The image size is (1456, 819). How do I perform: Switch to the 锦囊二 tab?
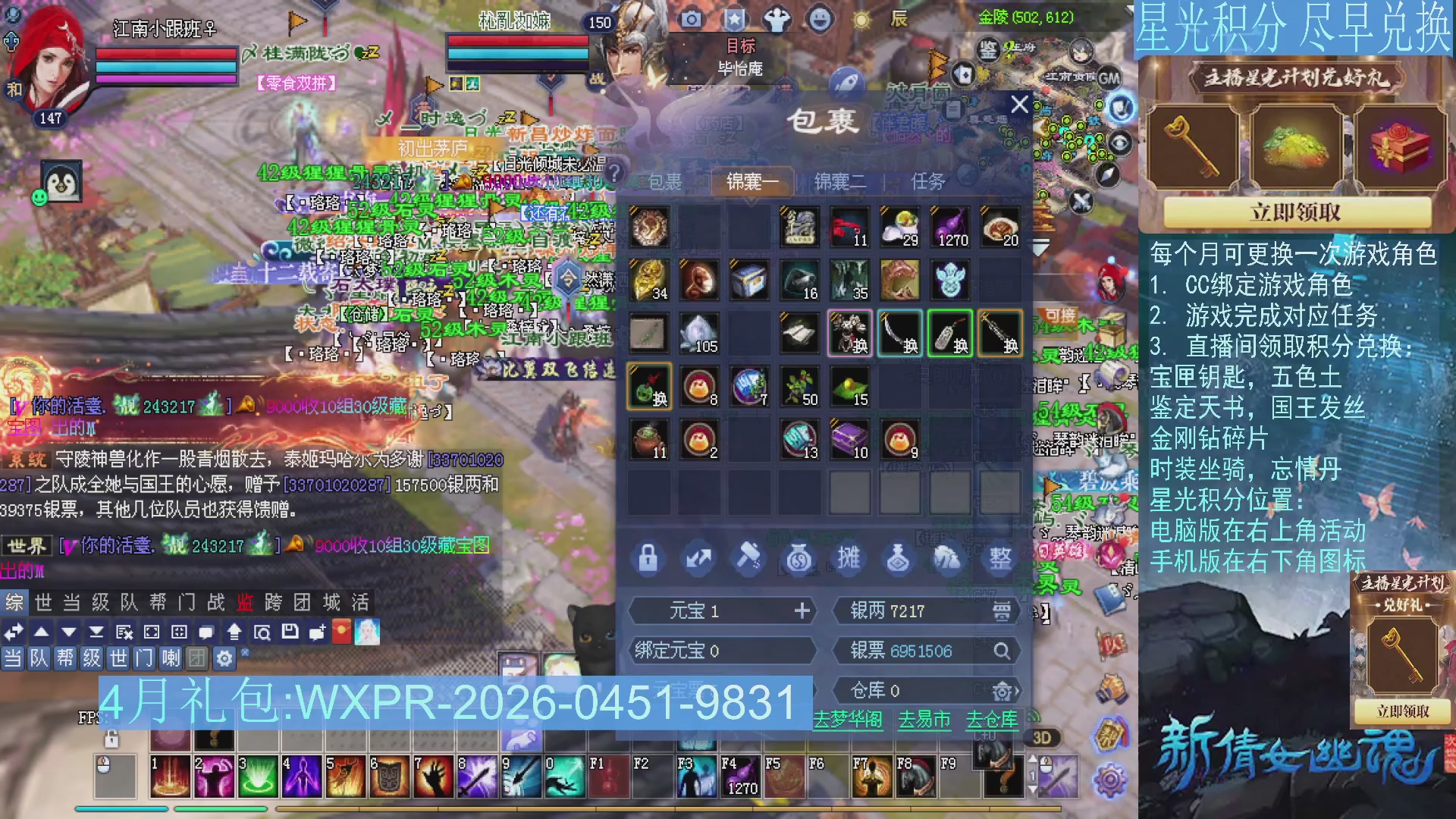click(839, 182)
